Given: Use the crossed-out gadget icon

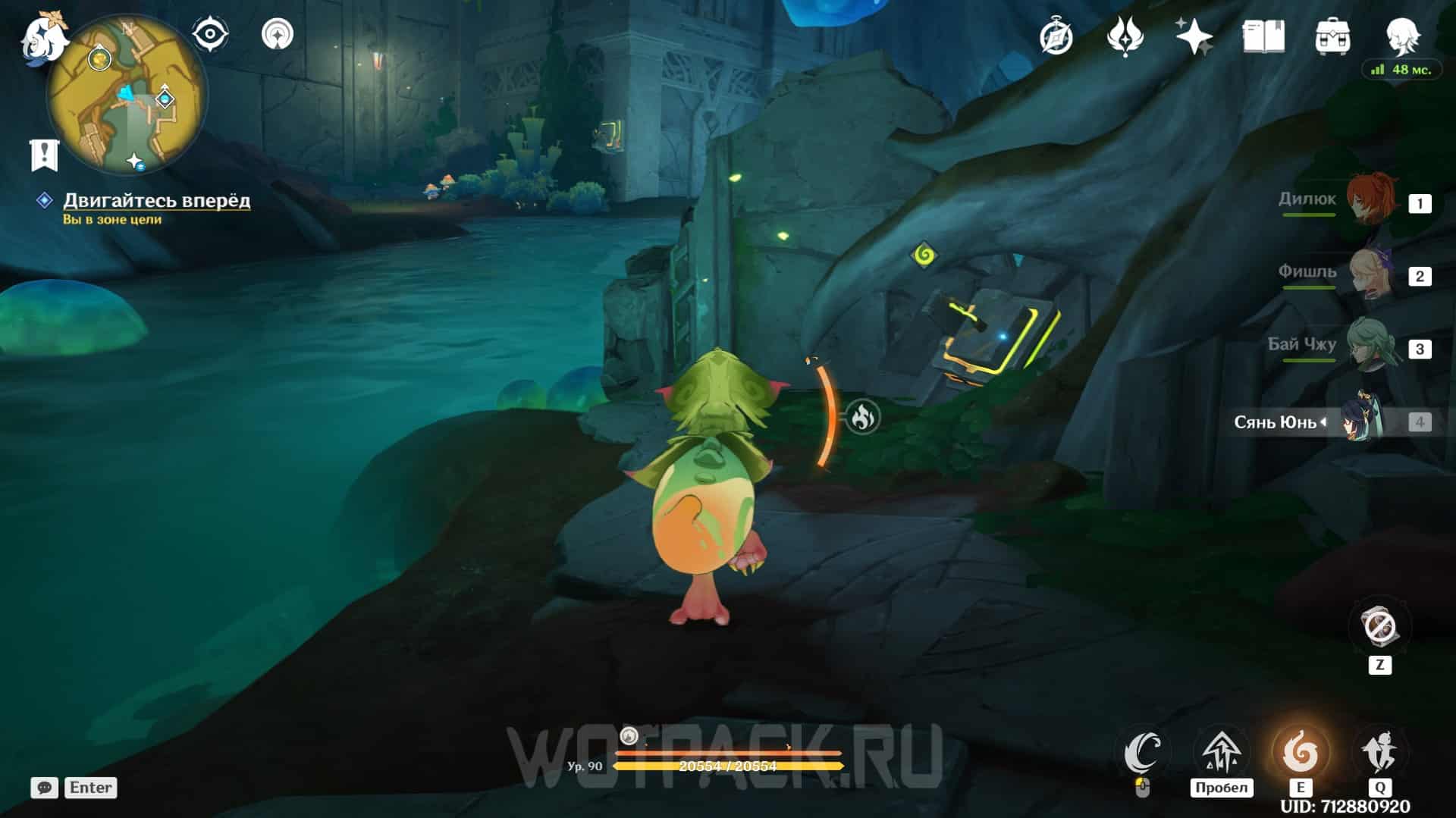Looking at the screenshot, I should [x=1379, y=627].
